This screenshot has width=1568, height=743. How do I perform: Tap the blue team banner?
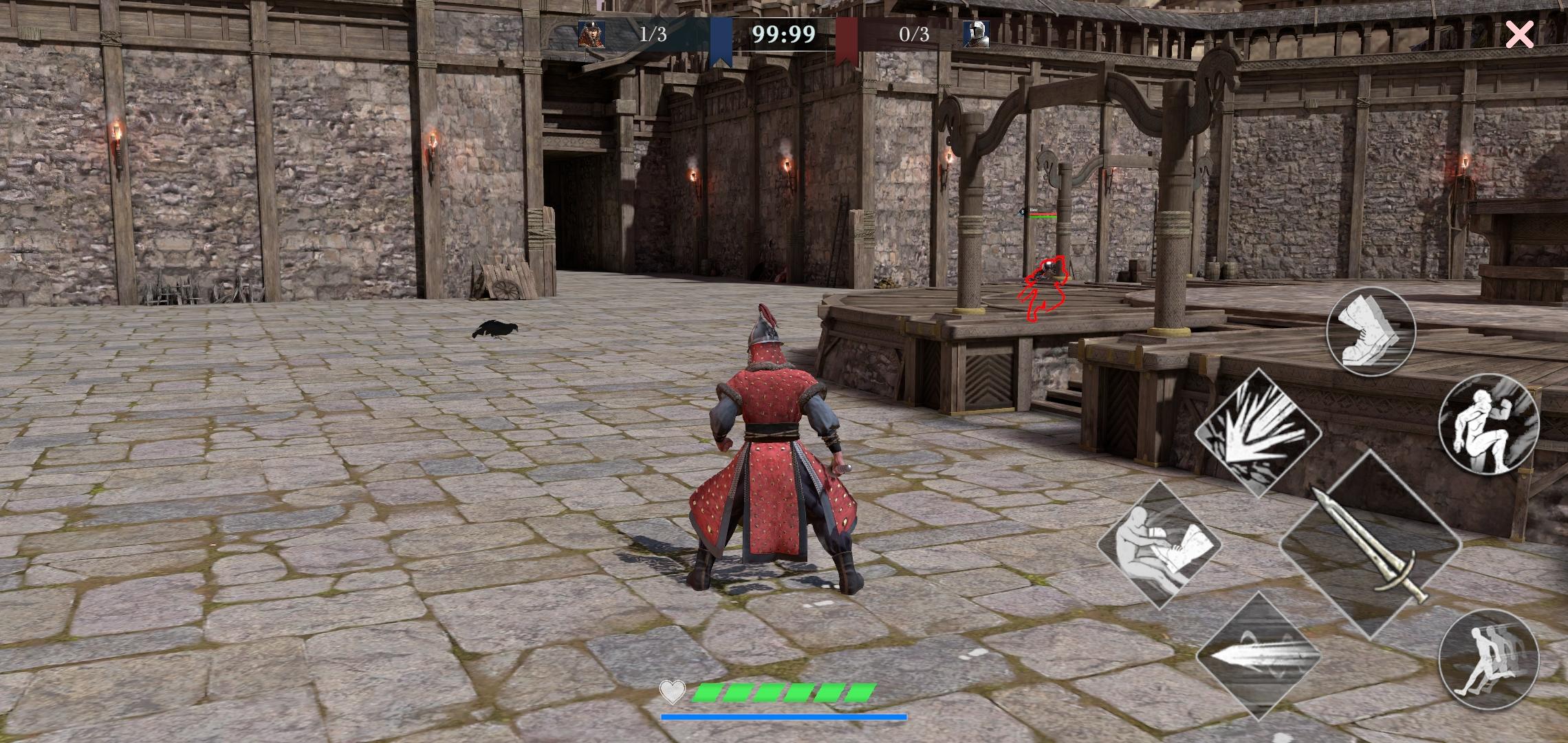click(x=721, y=34)
